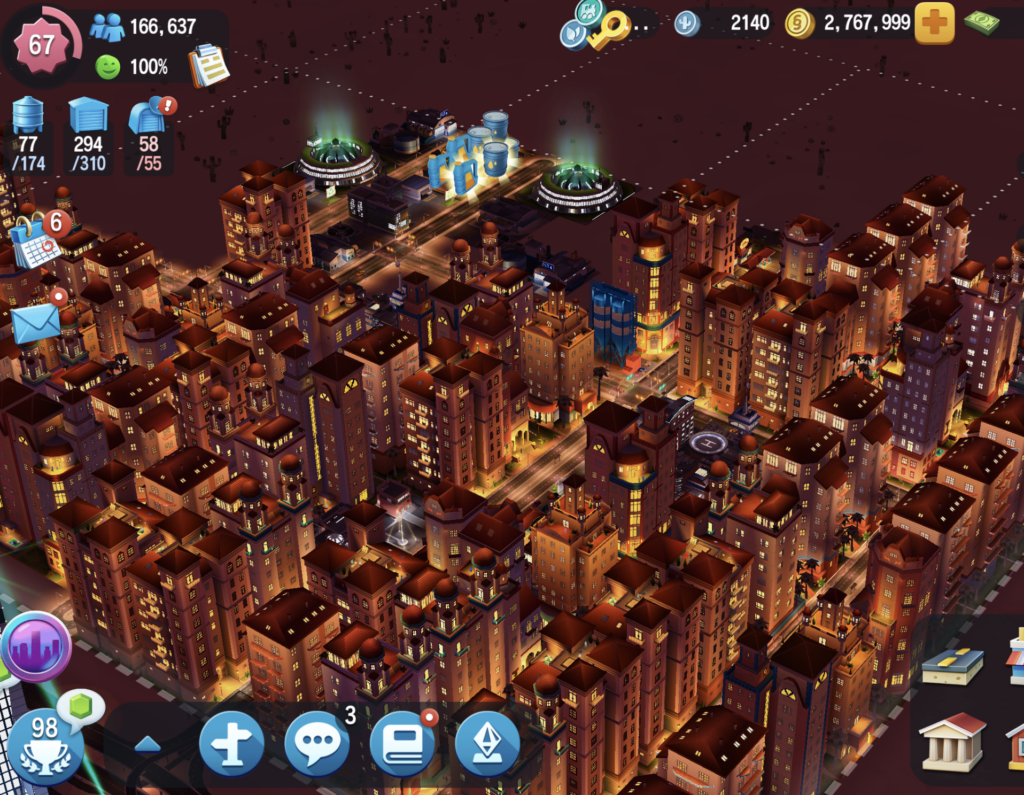Tap the population alert icon showing 58/55
1024x795 pixels.
click(x=148, y=117)
